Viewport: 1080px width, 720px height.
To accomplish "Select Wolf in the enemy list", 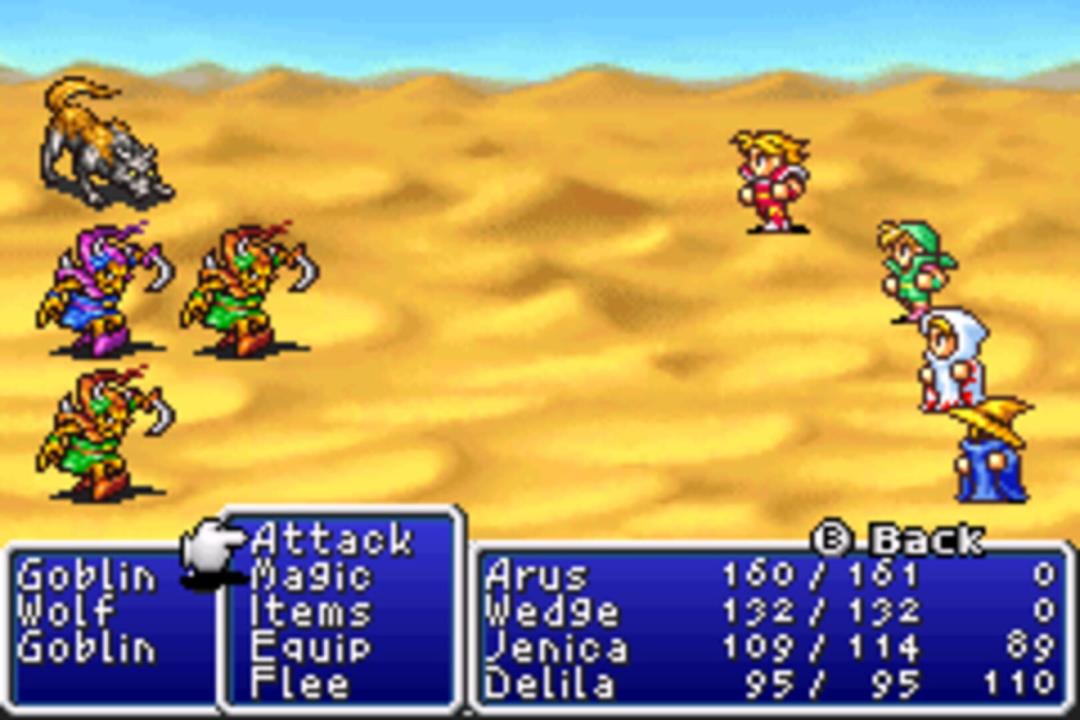I will coord(66,611).
